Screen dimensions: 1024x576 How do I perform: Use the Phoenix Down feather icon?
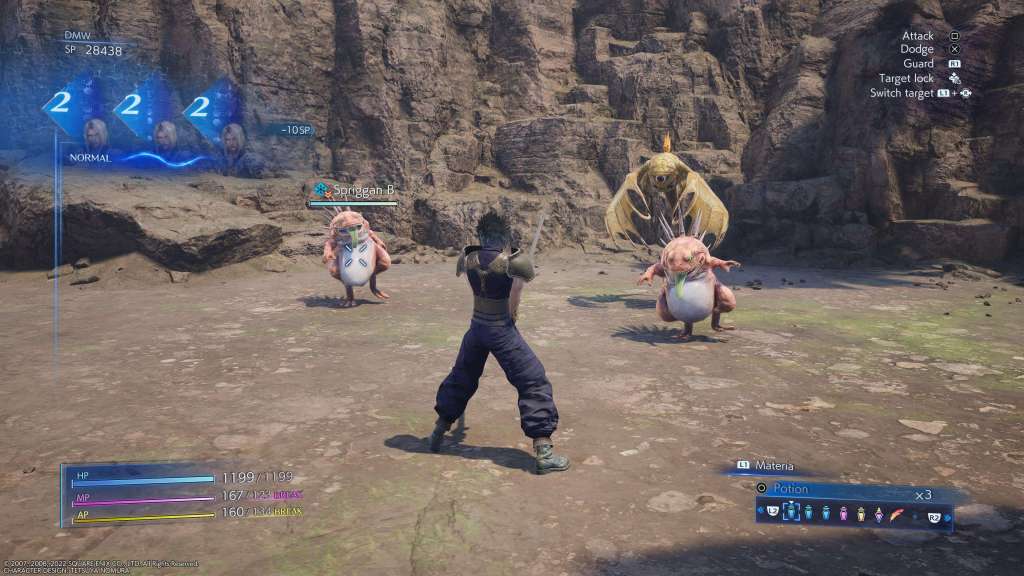[896, 513]
